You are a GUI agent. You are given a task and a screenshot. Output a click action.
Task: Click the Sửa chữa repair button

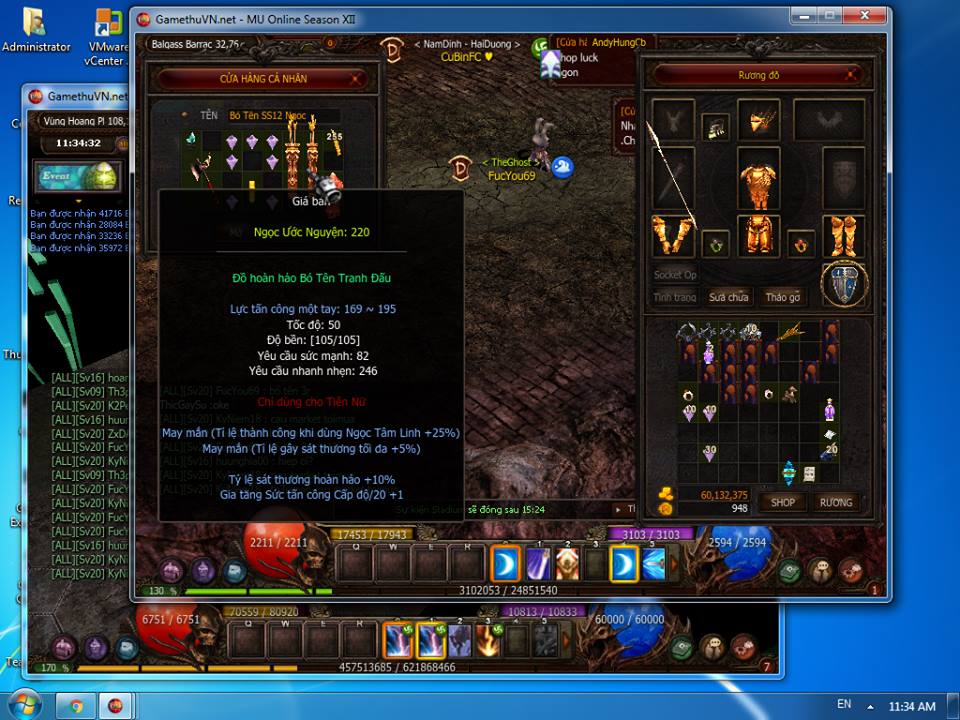coord(729,297)
